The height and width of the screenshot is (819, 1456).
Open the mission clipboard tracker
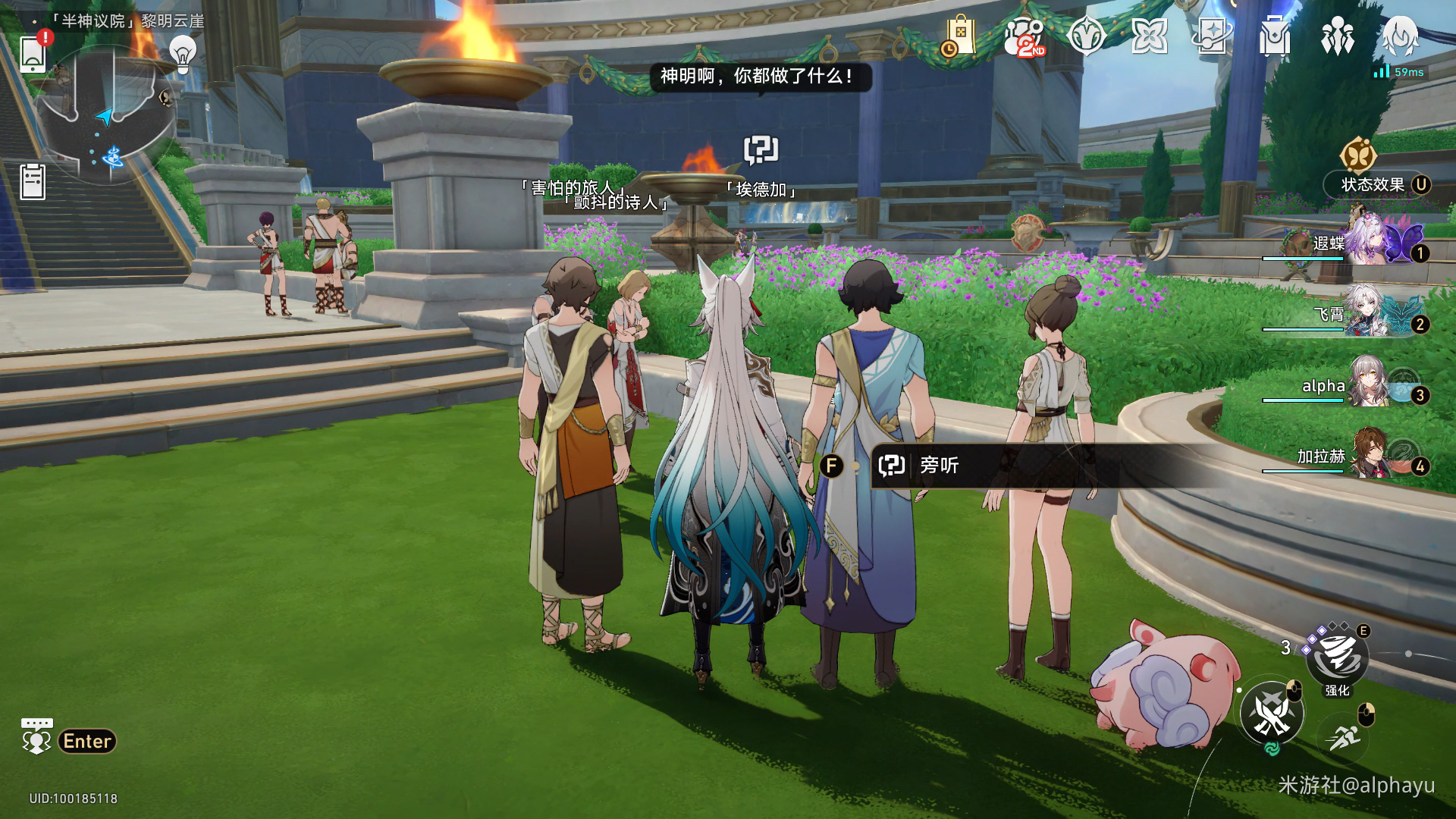pos(33,182)
